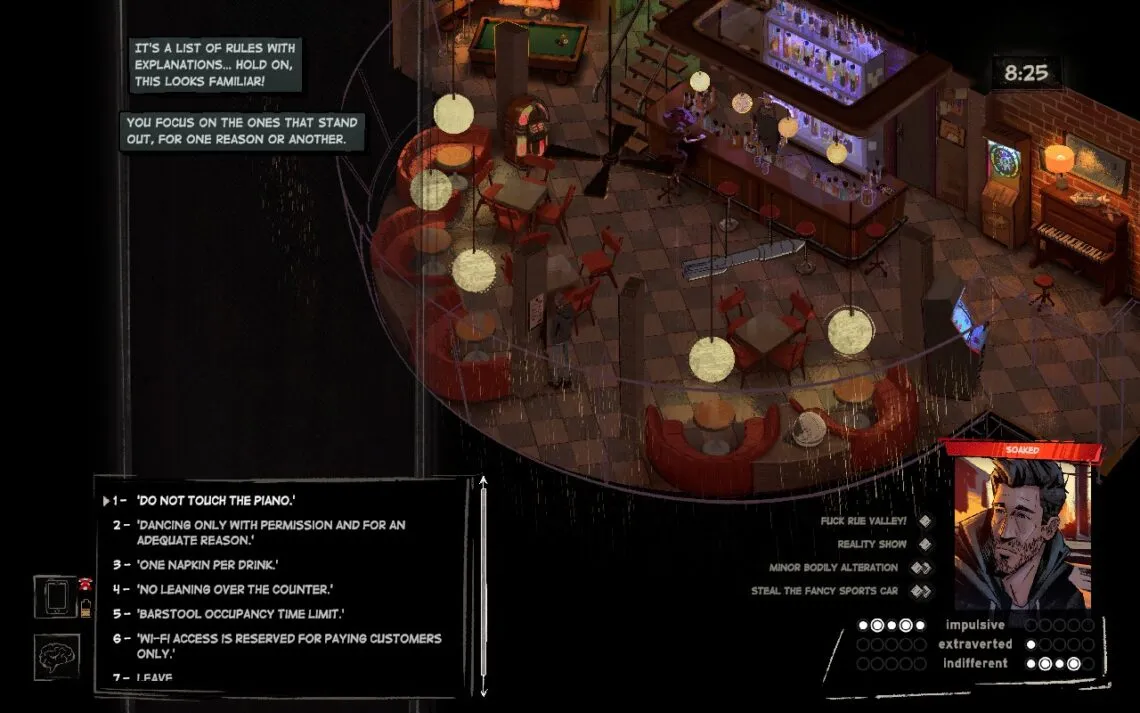Open the brain thoughts icon
This screenshot has height=713, width=1140.
click(x=56, y=657)
